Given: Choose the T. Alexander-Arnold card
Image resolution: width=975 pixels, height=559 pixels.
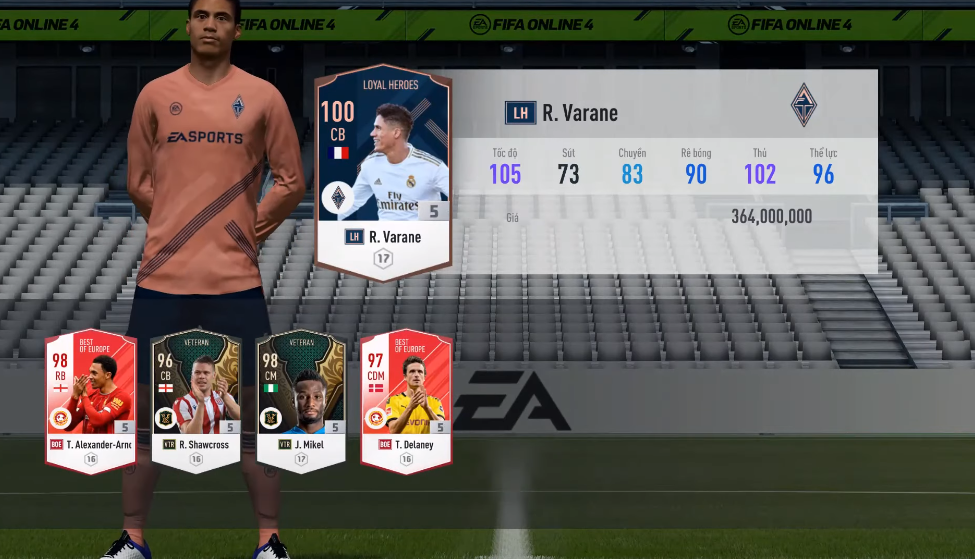Looking at the screenshot, I should (x=90, y=400).
